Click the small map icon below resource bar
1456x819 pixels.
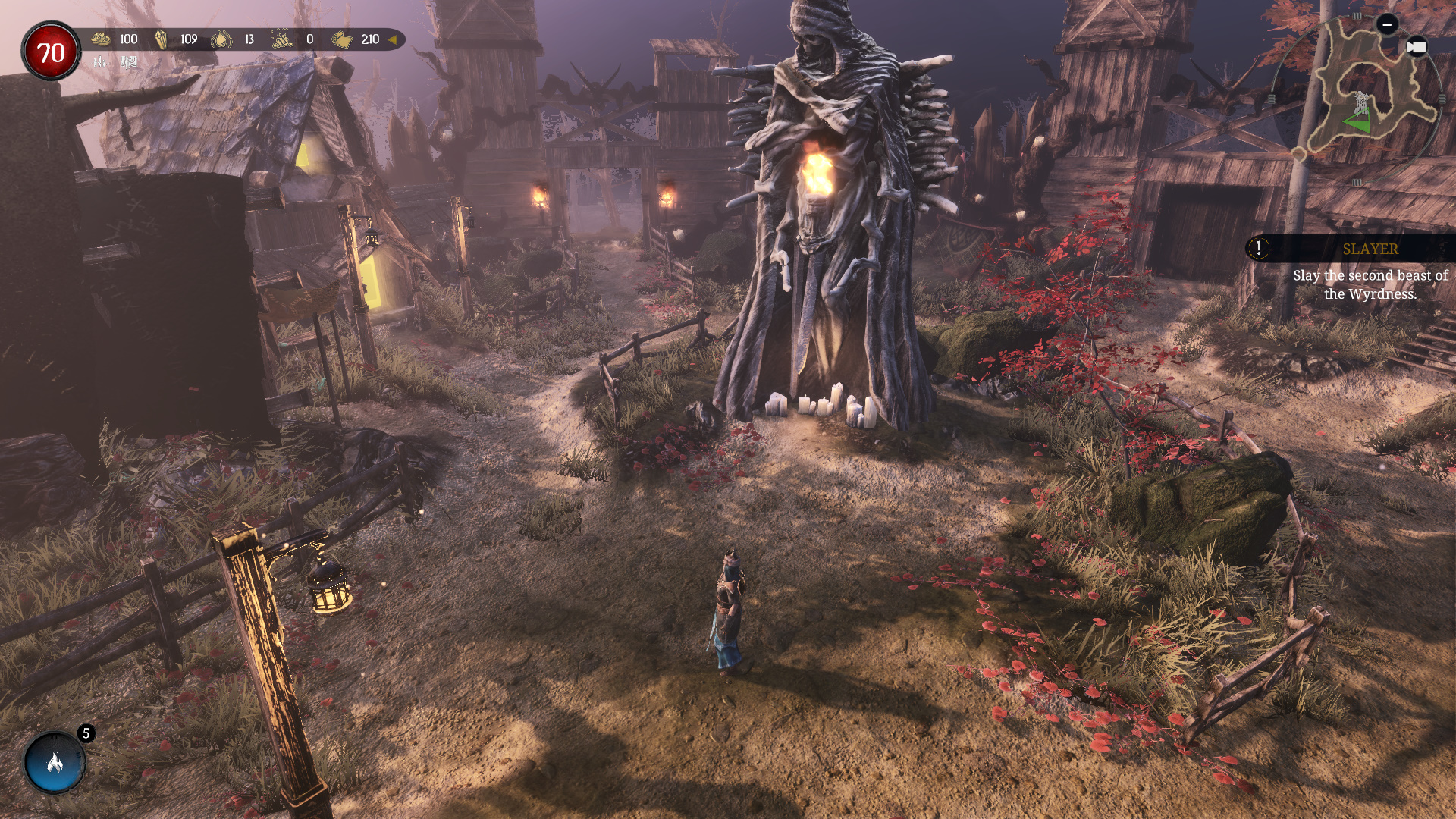[129, 62]
